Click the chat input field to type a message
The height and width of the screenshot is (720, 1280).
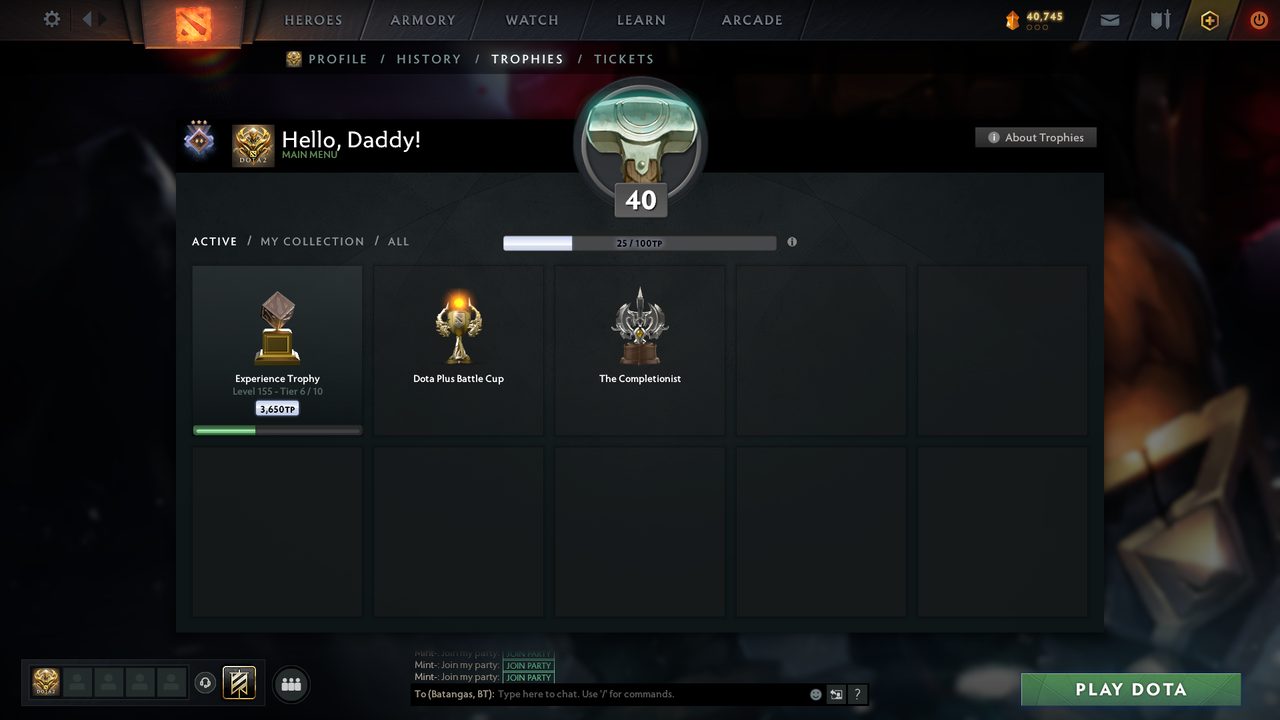point(640,694)
